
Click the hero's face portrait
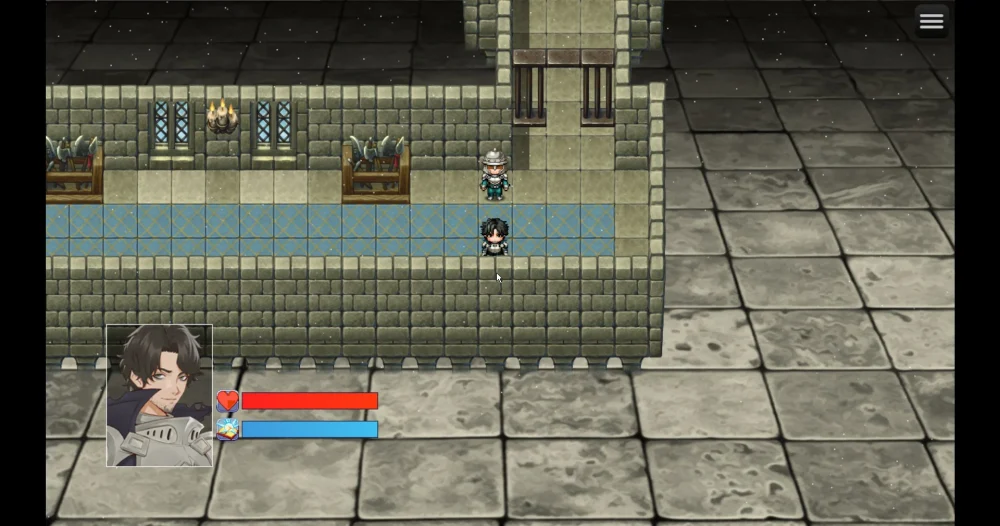(160, 395)
